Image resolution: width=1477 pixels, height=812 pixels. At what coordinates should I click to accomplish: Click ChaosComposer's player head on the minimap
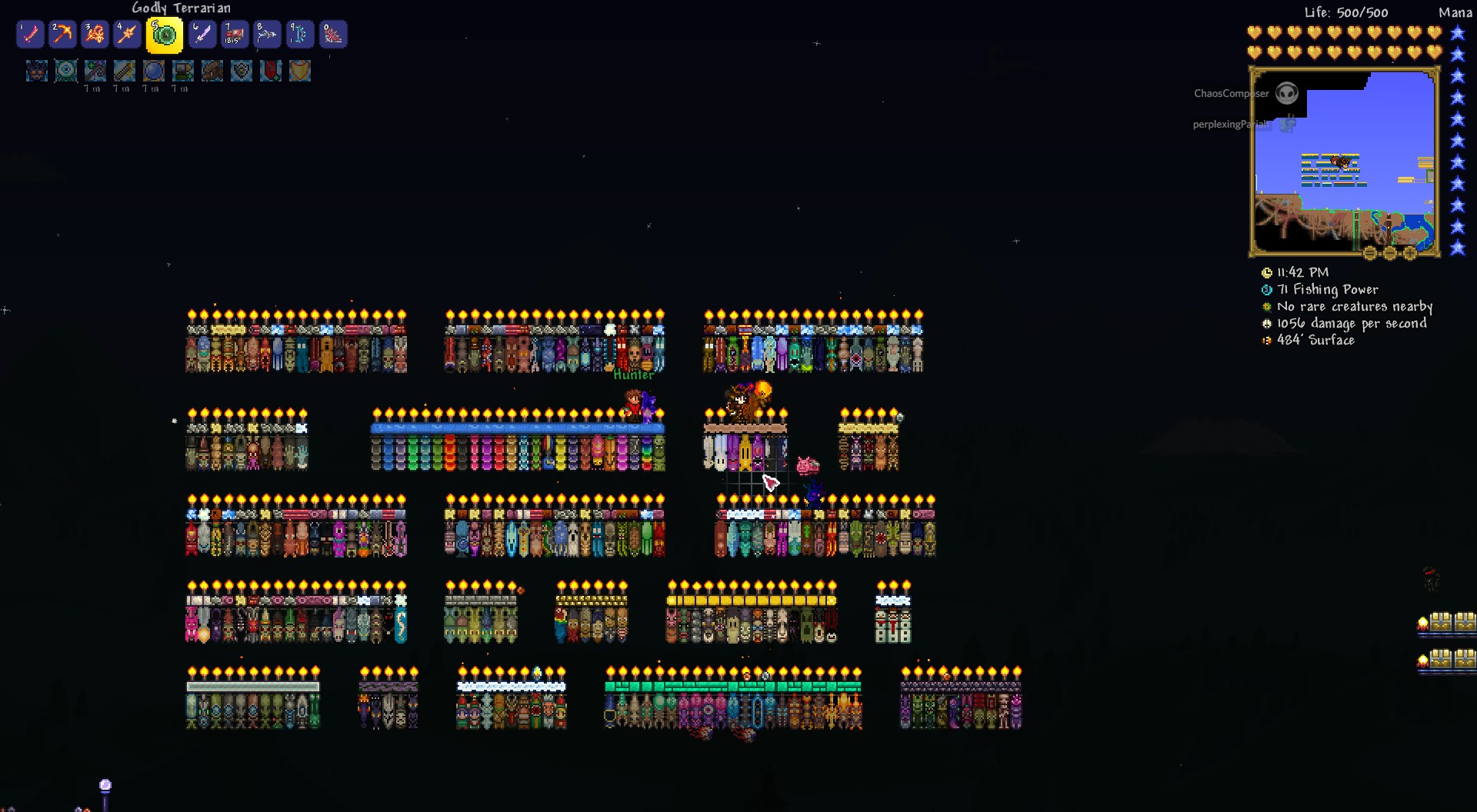point(1287,92)
